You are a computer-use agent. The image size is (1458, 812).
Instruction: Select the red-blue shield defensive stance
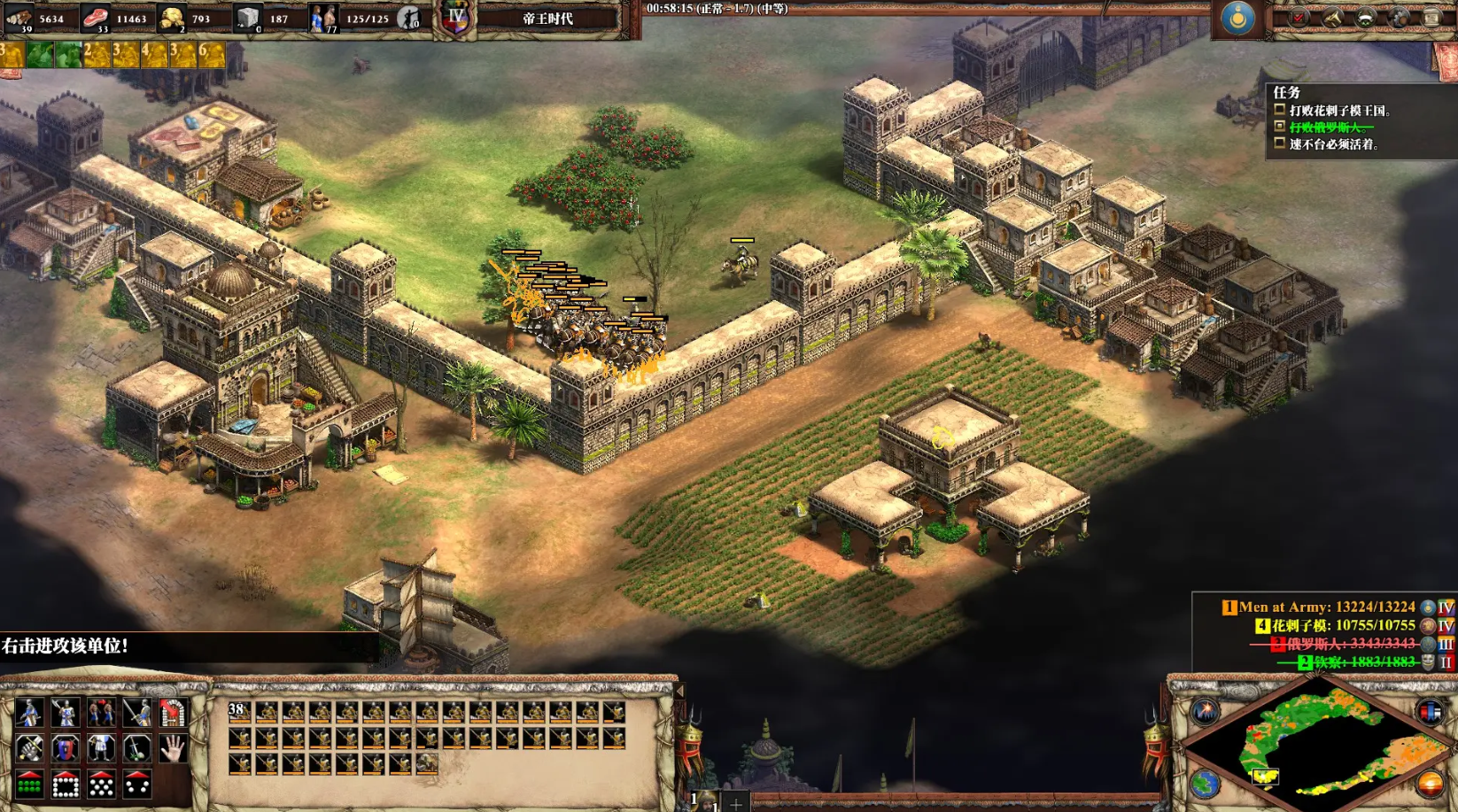tap(66, 749)
